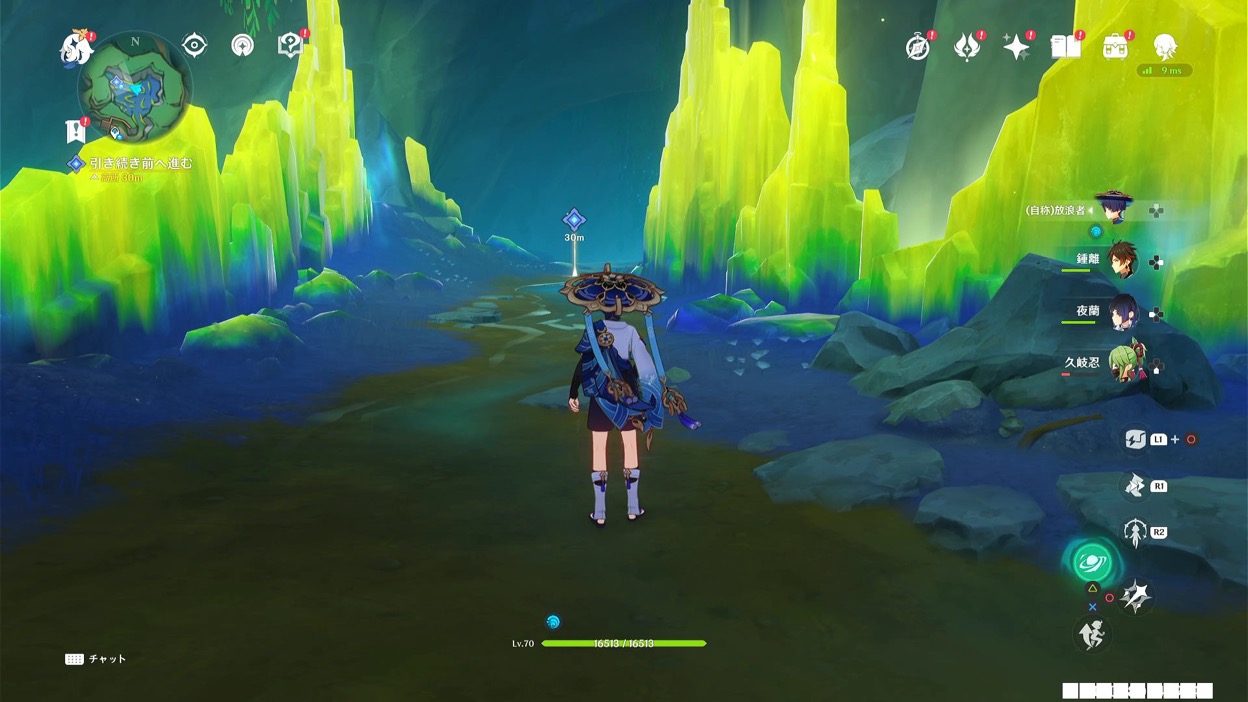1248x702 pixels.
Task: Activate the glowing green elemental burst
Action: click(x=1093, y=561)
